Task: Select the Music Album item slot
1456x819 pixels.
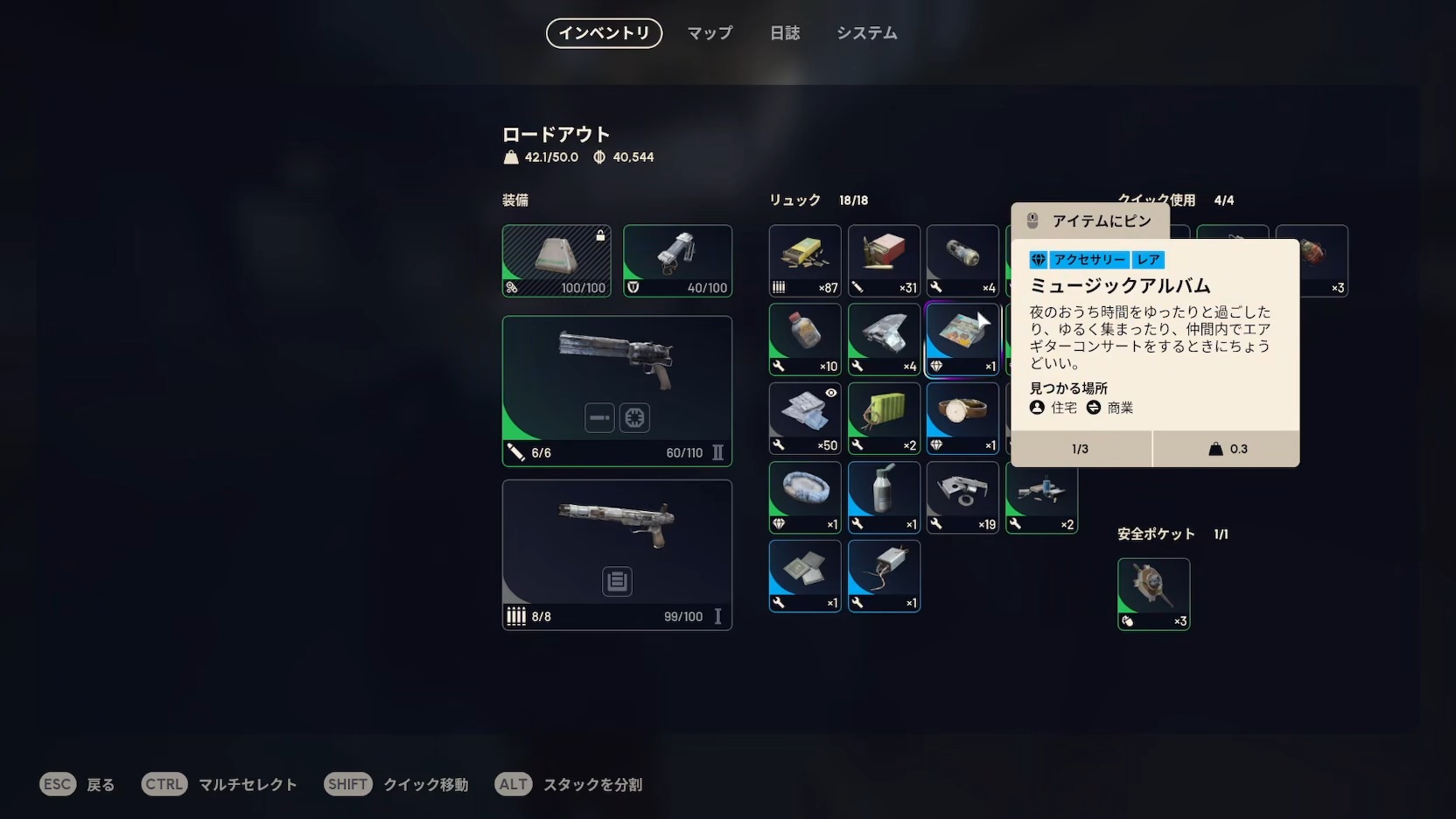Action: click(962, 339)
